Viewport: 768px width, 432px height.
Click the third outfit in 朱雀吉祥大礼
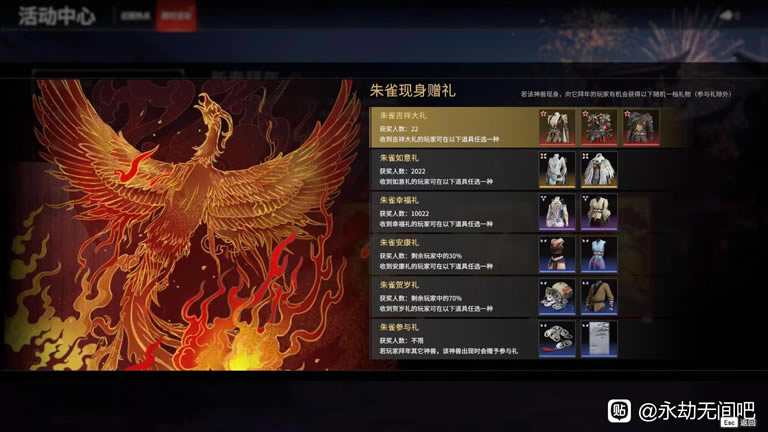(641, 127)
